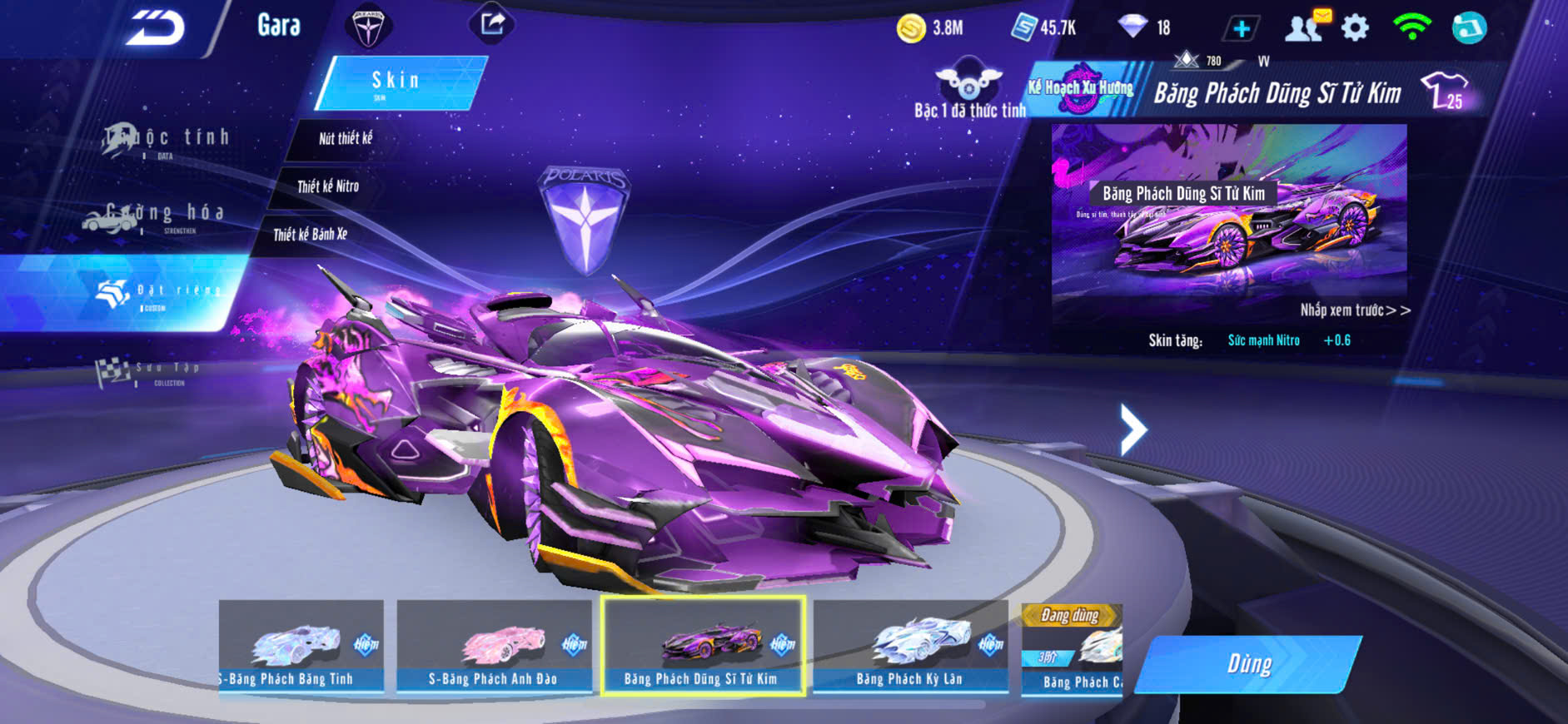Show the next skin with right arrow
The width and height of the screenshot is (1568, 724).
pyautogui.click(x=1132, y=429)
